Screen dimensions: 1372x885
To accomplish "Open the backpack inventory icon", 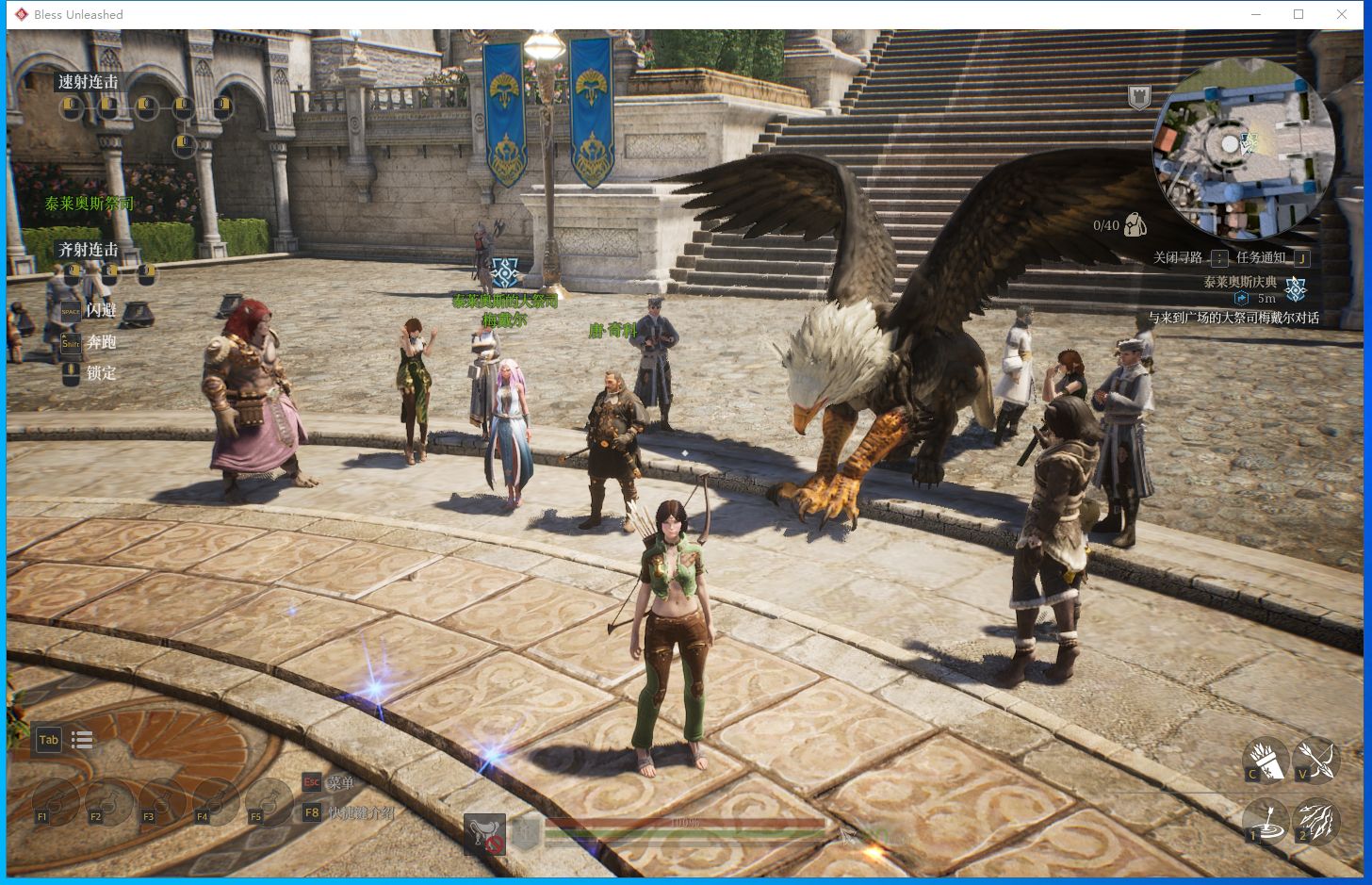I will coord(1135,224).
